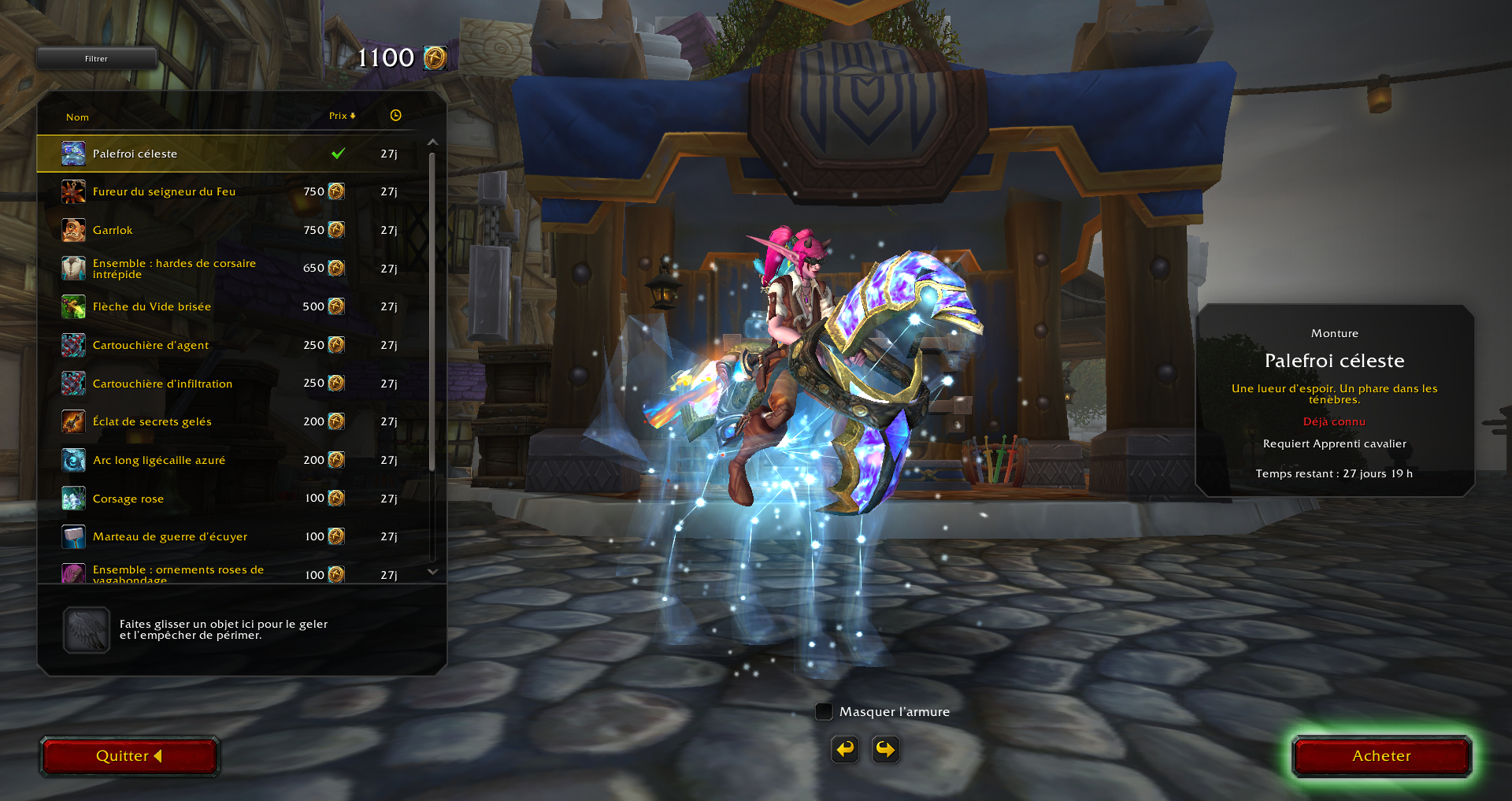
Task: Click the list scroll-down arrow
Action: (432, 572)
